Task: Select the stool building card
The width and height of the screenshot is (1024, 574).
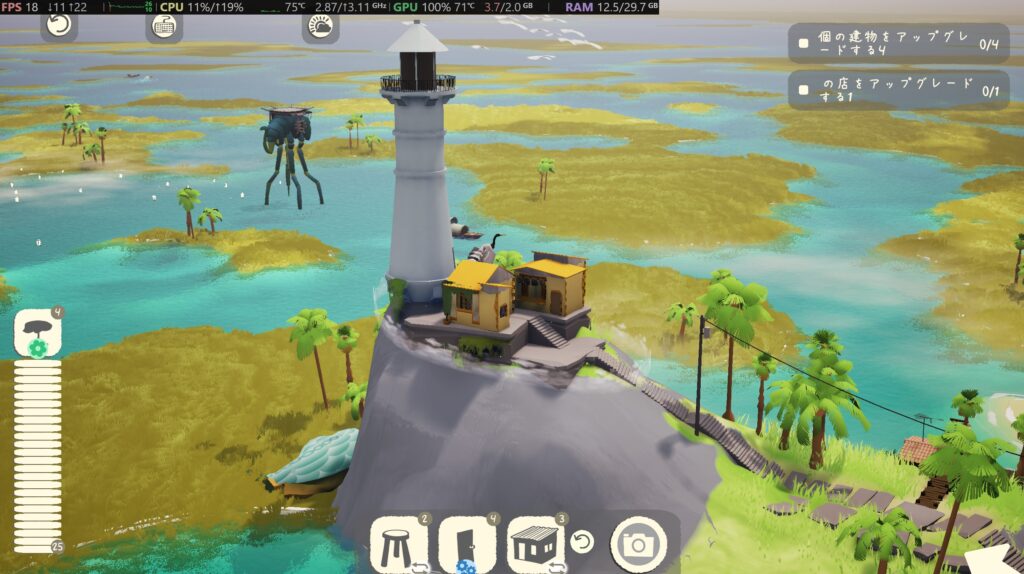Action: click(x=400, y=545)
